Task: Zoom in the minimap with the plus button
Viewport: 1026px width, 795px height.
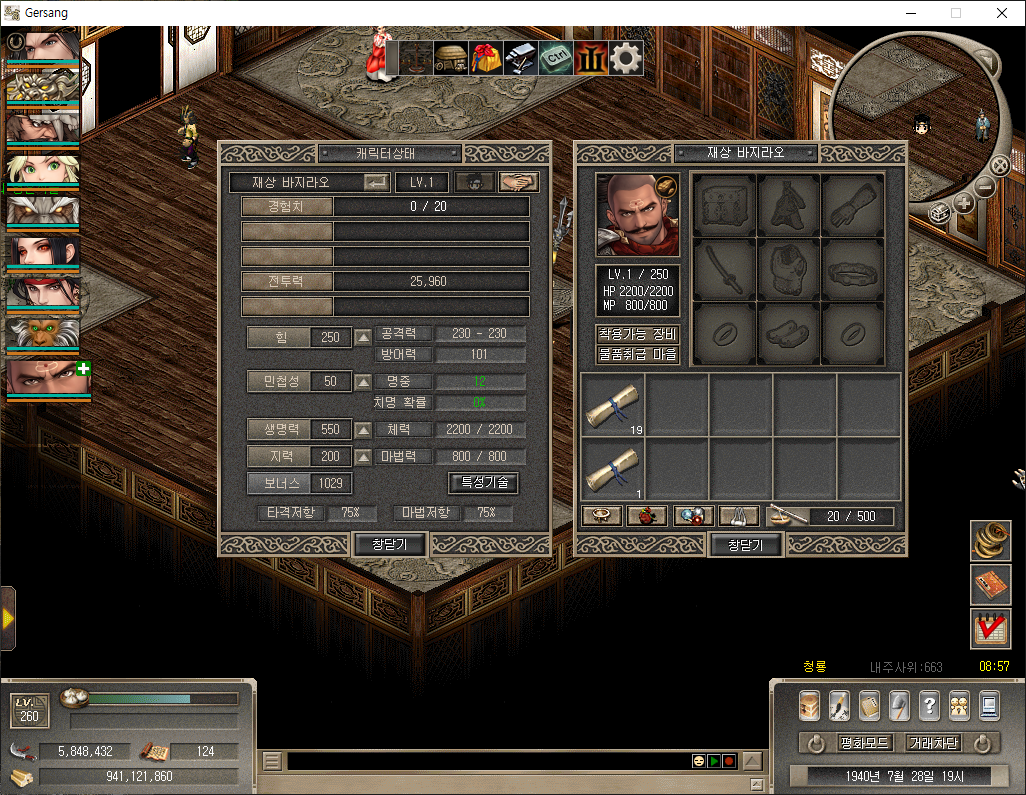Action: point(964,203)
